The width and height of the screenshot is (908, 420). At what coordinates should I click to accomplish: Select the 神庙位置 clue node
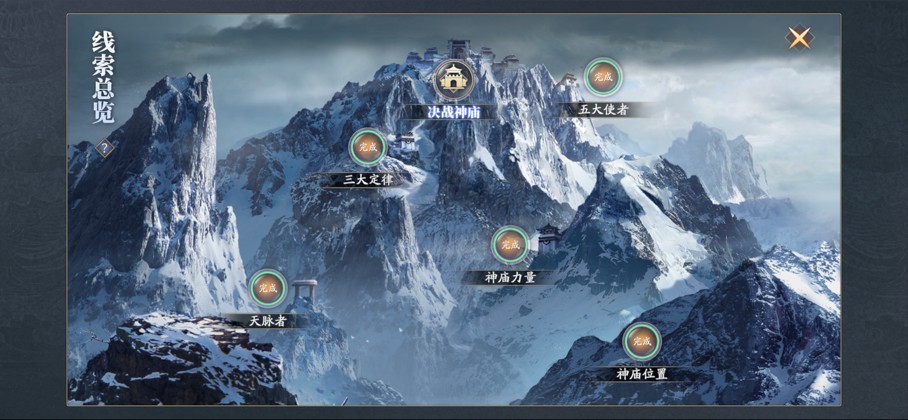click(x=641, y=342)
